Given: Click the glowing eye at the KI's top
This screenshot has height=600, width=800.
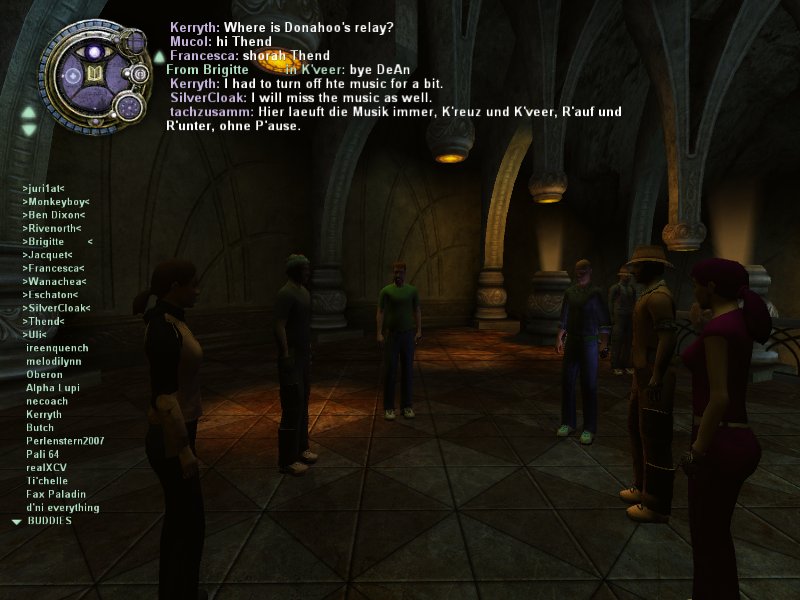Looking at the screenshot, I should click(x=95, y=50).
